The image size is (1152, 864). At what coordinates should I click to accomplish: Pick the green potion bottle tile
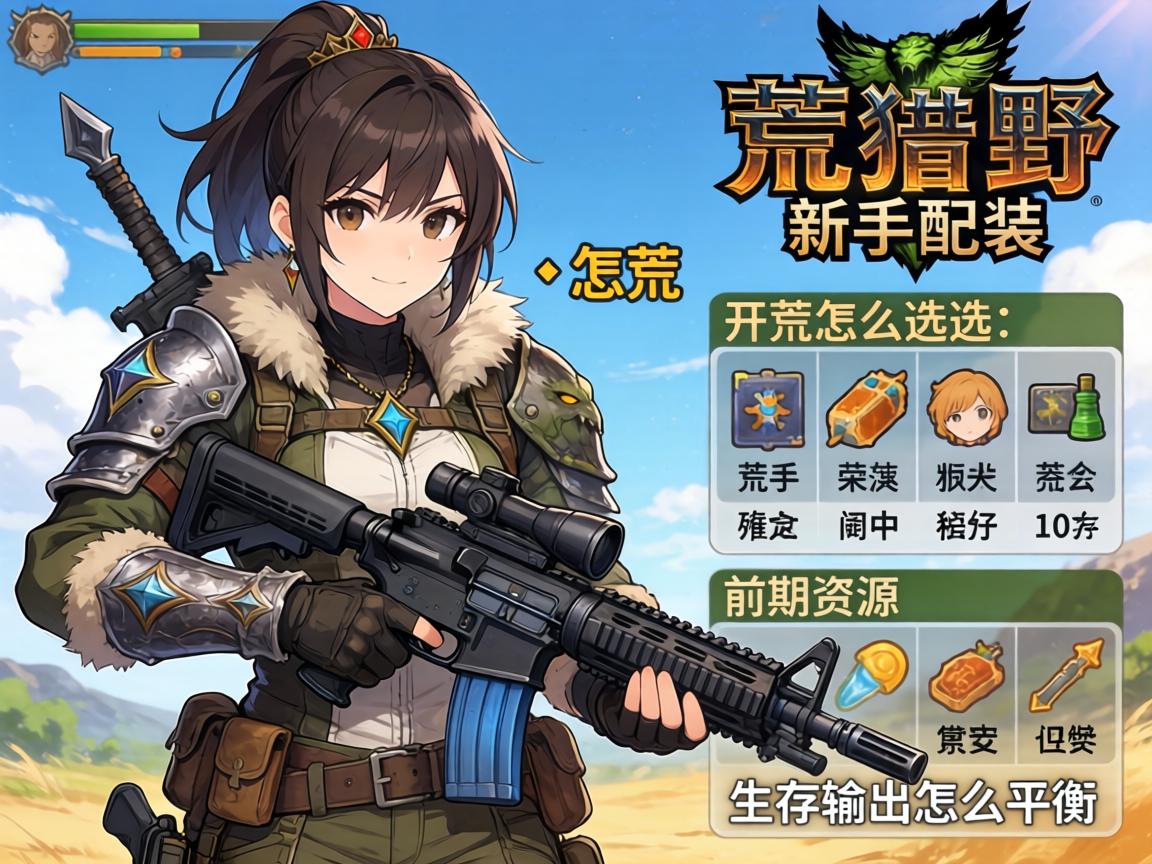click(1066, 408)
